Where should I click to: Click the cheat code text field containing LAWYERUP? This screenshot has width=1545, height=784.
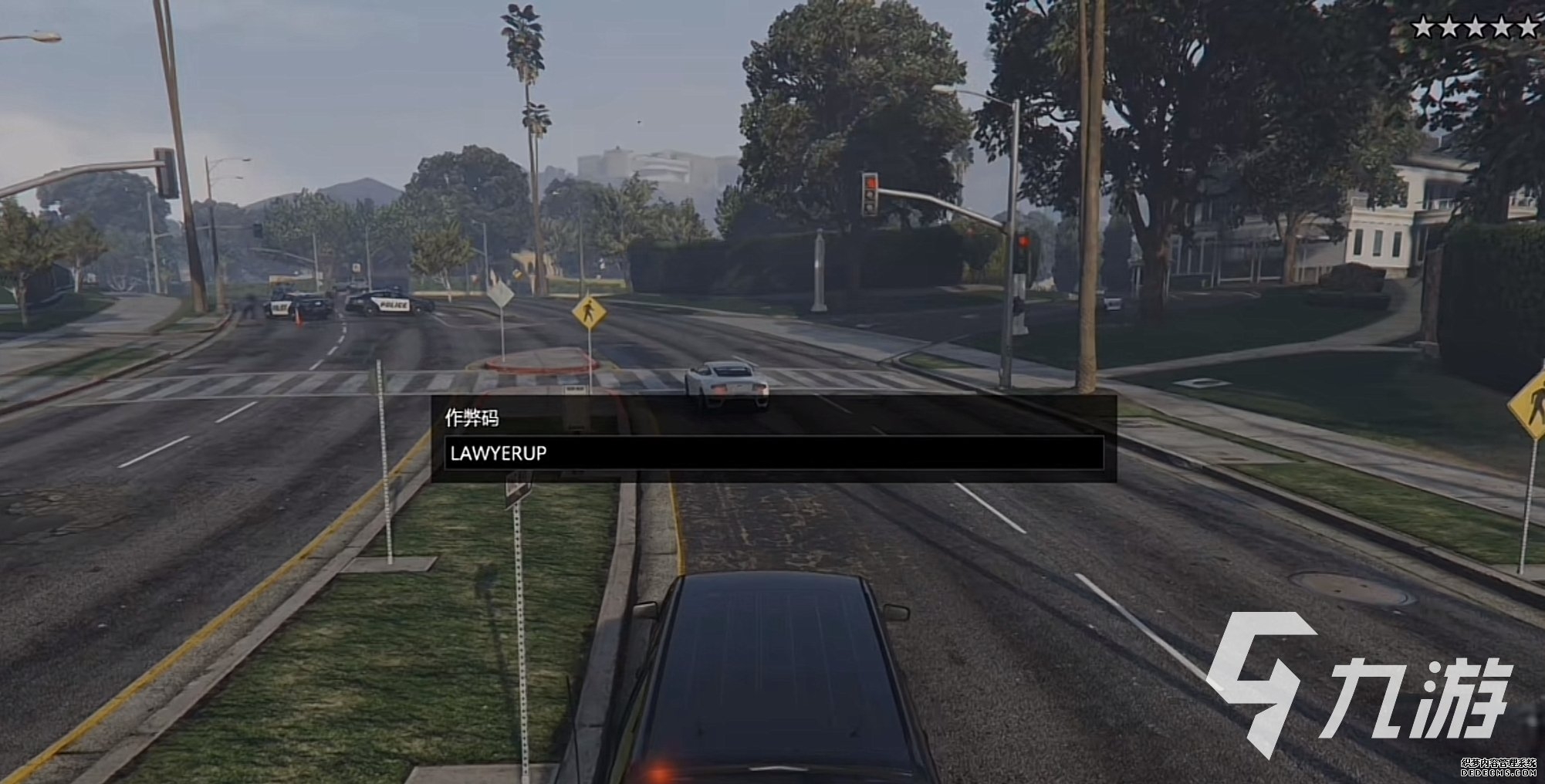[773, 453]
